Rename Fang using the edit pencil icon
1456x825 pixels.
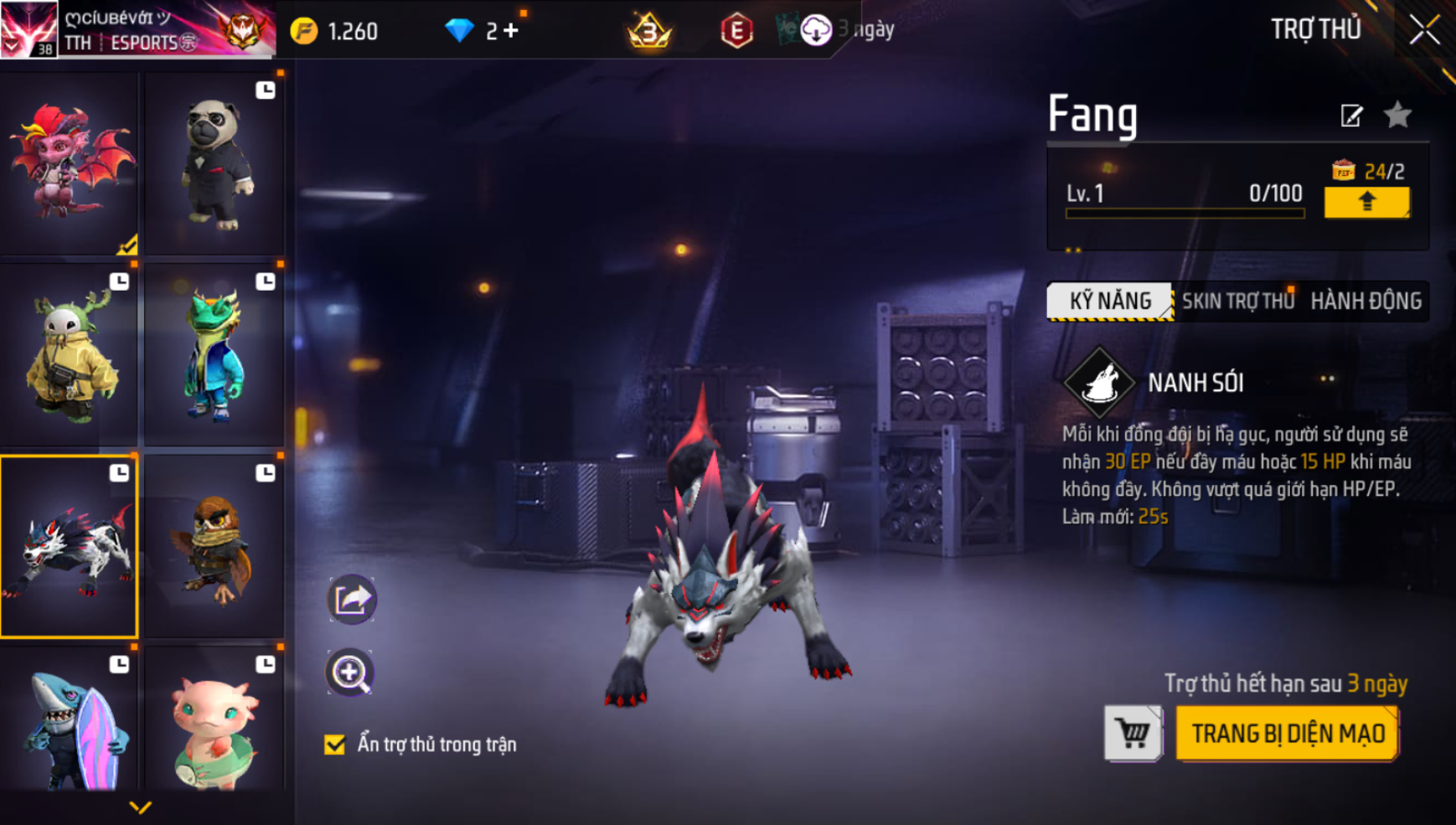pyautogui.click(x=1351, y=116)
